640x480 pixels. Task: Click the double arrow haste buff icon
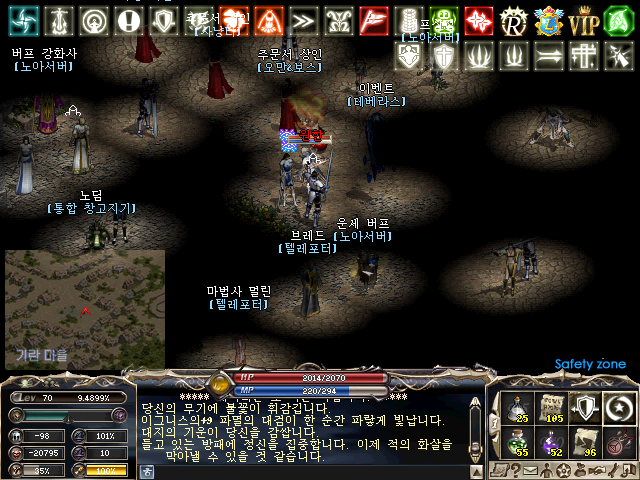point(304,20)
